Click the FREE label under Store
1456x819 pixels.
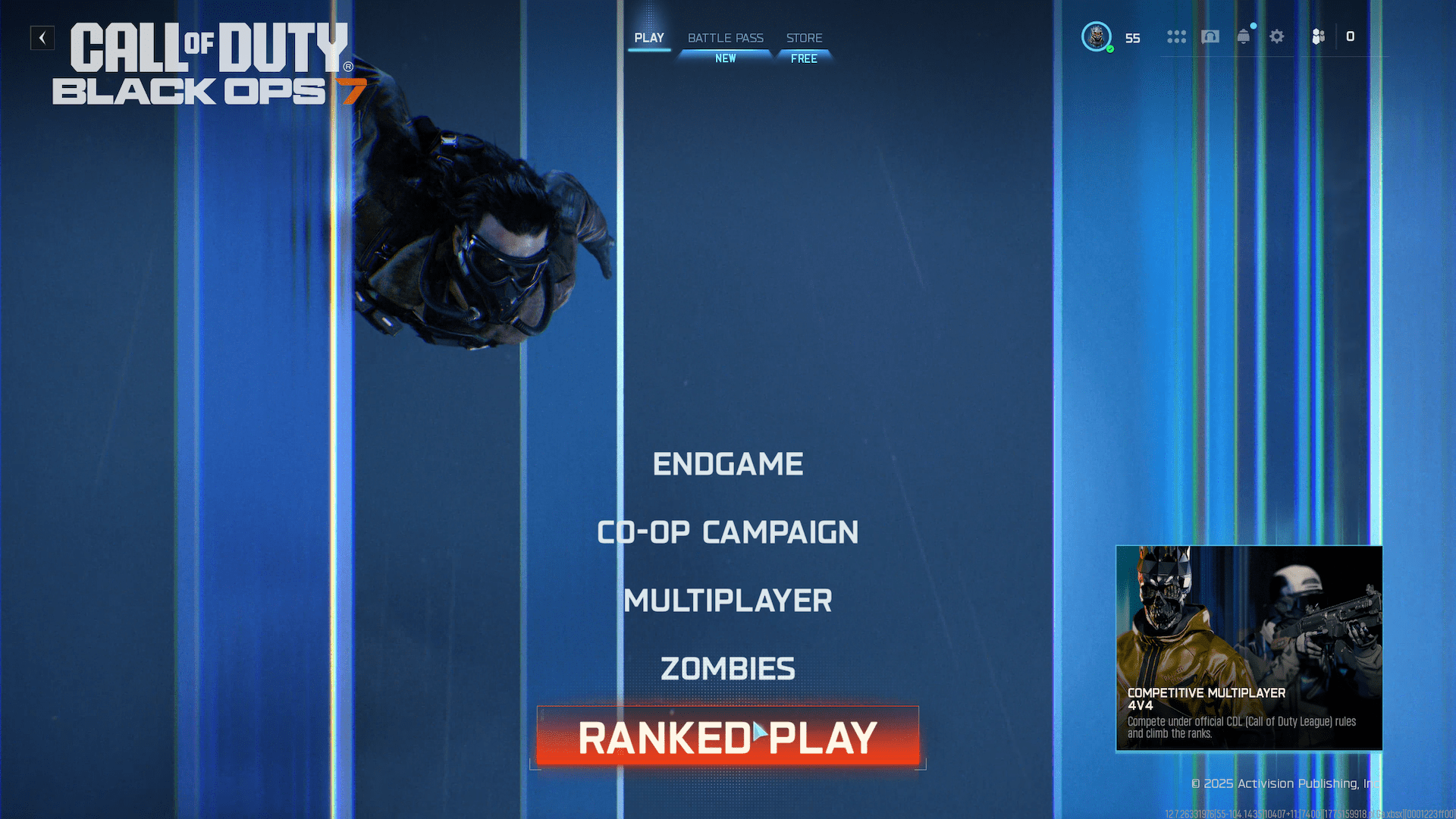click(804, 58)
